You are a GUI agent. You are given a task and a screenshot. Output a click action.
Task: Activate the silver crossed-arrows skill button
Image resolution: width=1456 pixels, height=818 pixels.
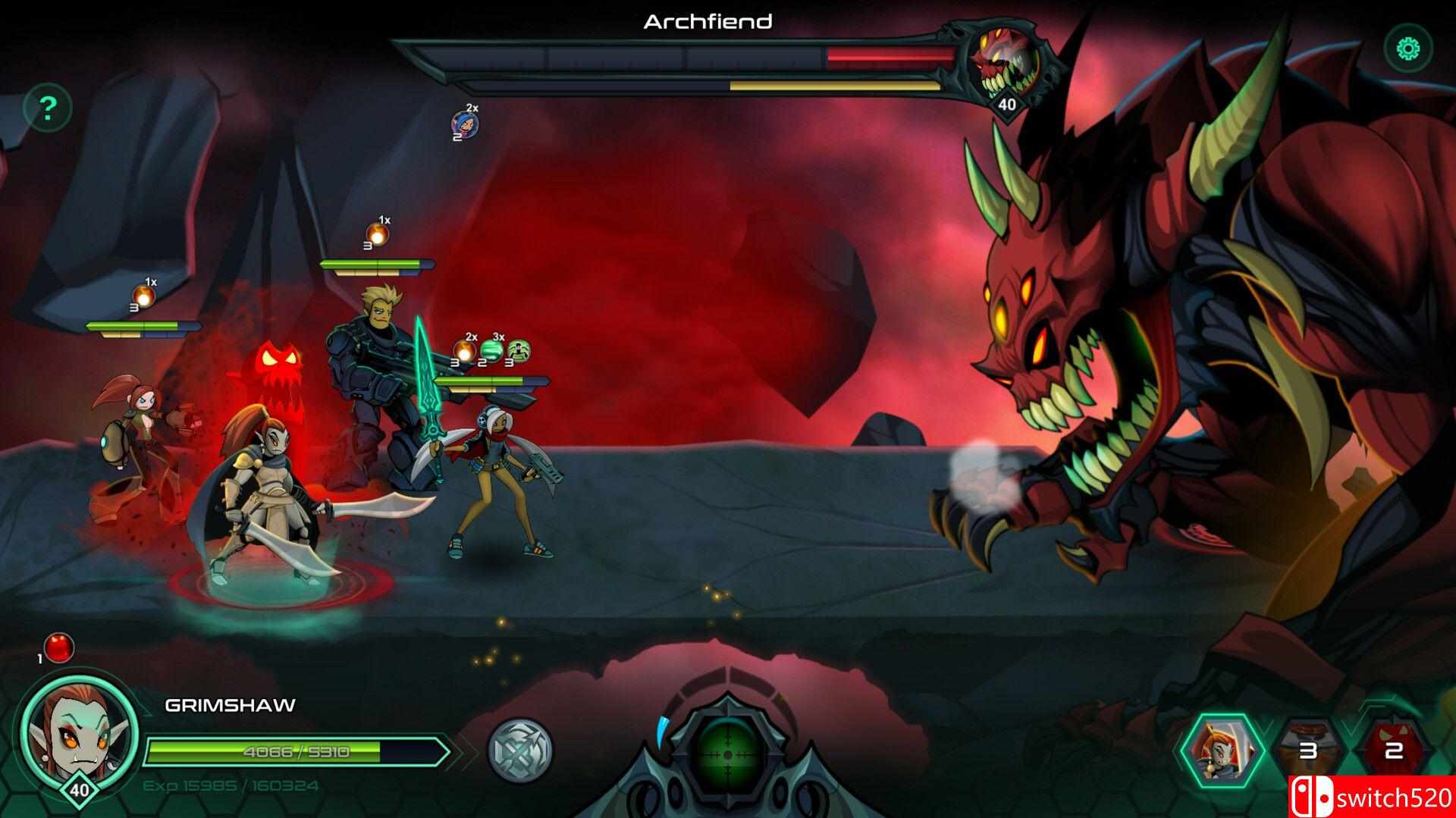point(520,751)
